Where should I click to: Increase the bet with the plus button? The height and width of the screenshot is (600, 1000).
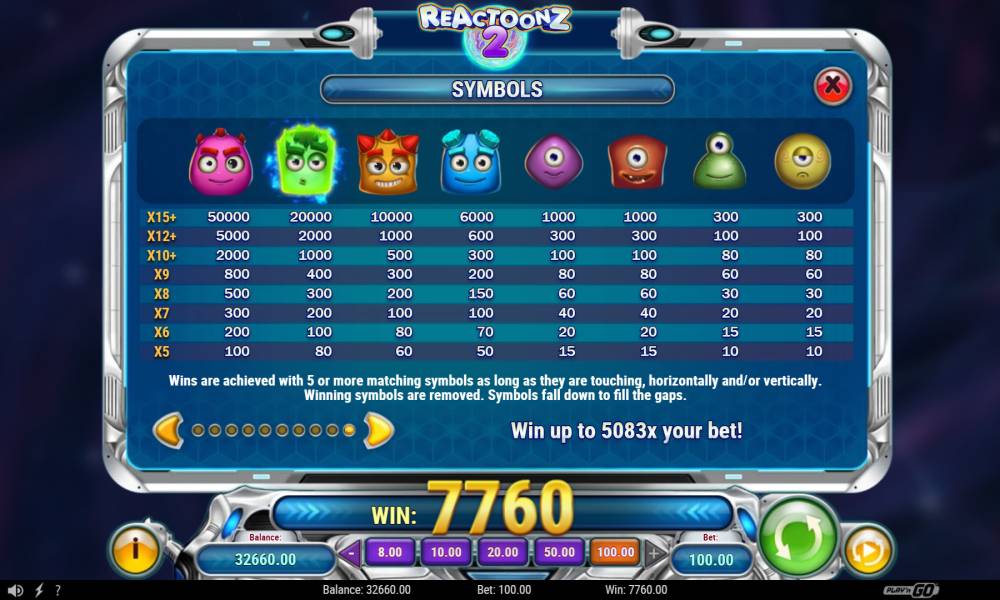(654, 552)
